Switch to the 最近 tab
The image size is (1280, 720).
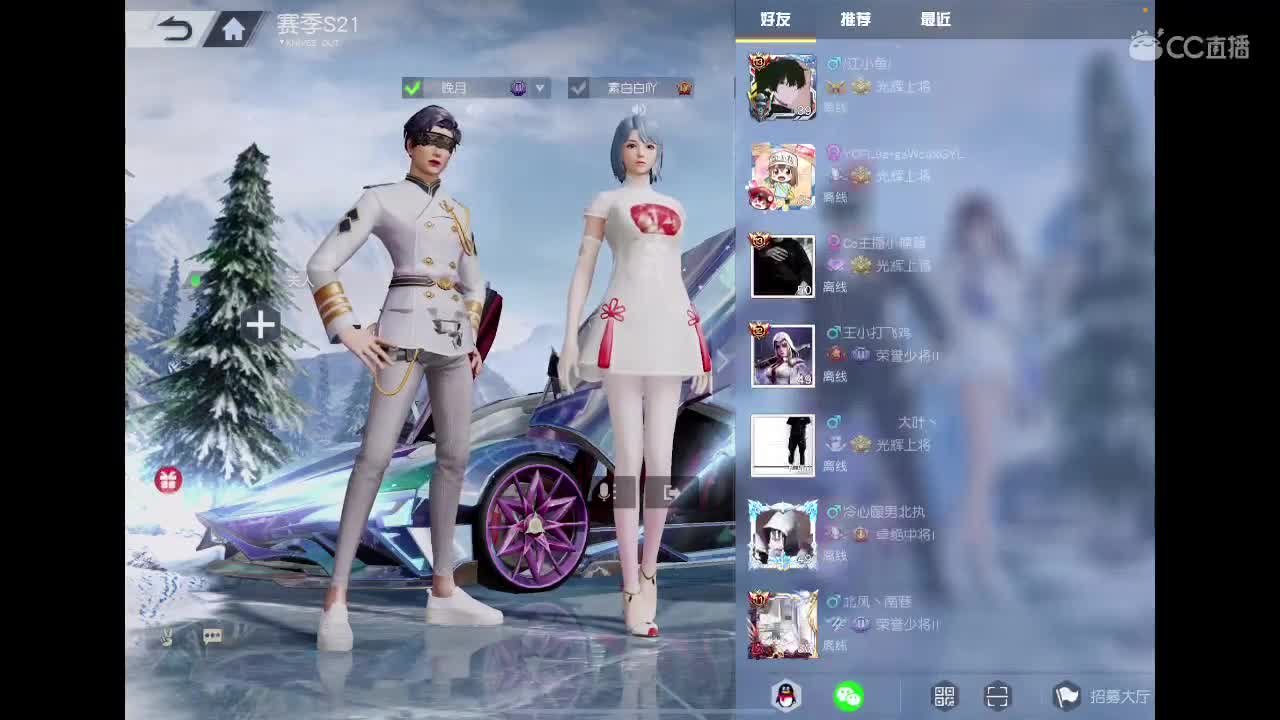click(x=934, y=18)
